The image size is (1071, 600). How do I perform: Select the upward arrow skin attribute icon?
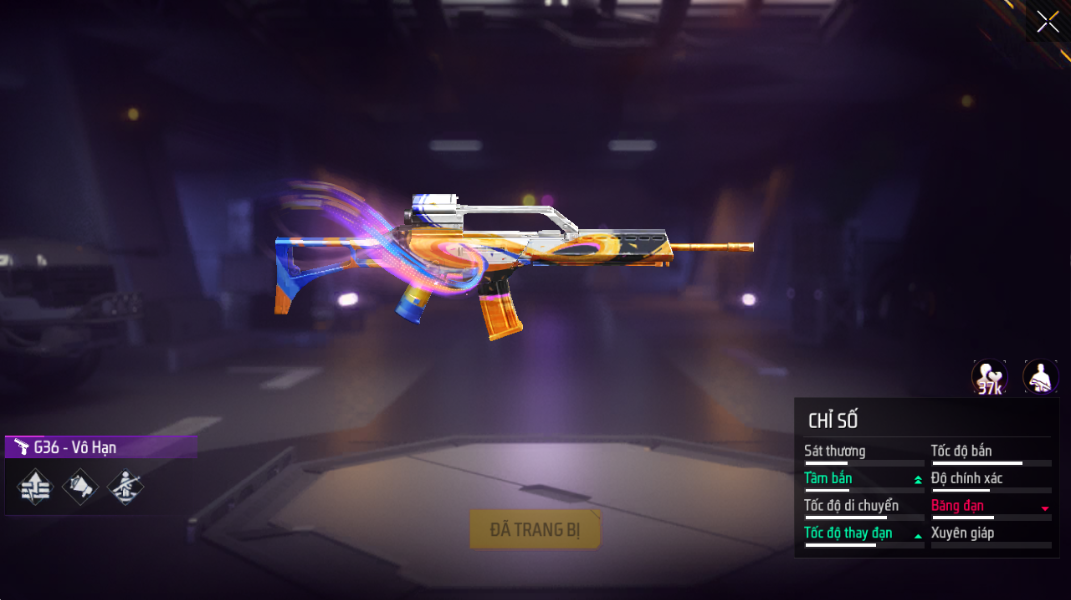pyautogui.click(x=35, y=487)
